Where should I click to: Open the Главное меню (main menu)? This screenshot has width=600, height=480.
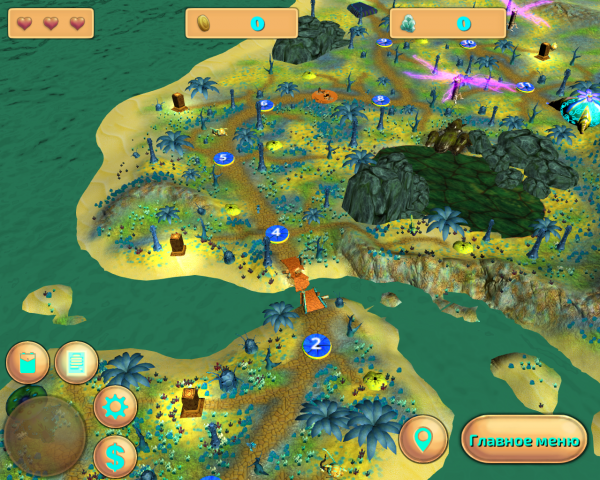tap(524, 440)
